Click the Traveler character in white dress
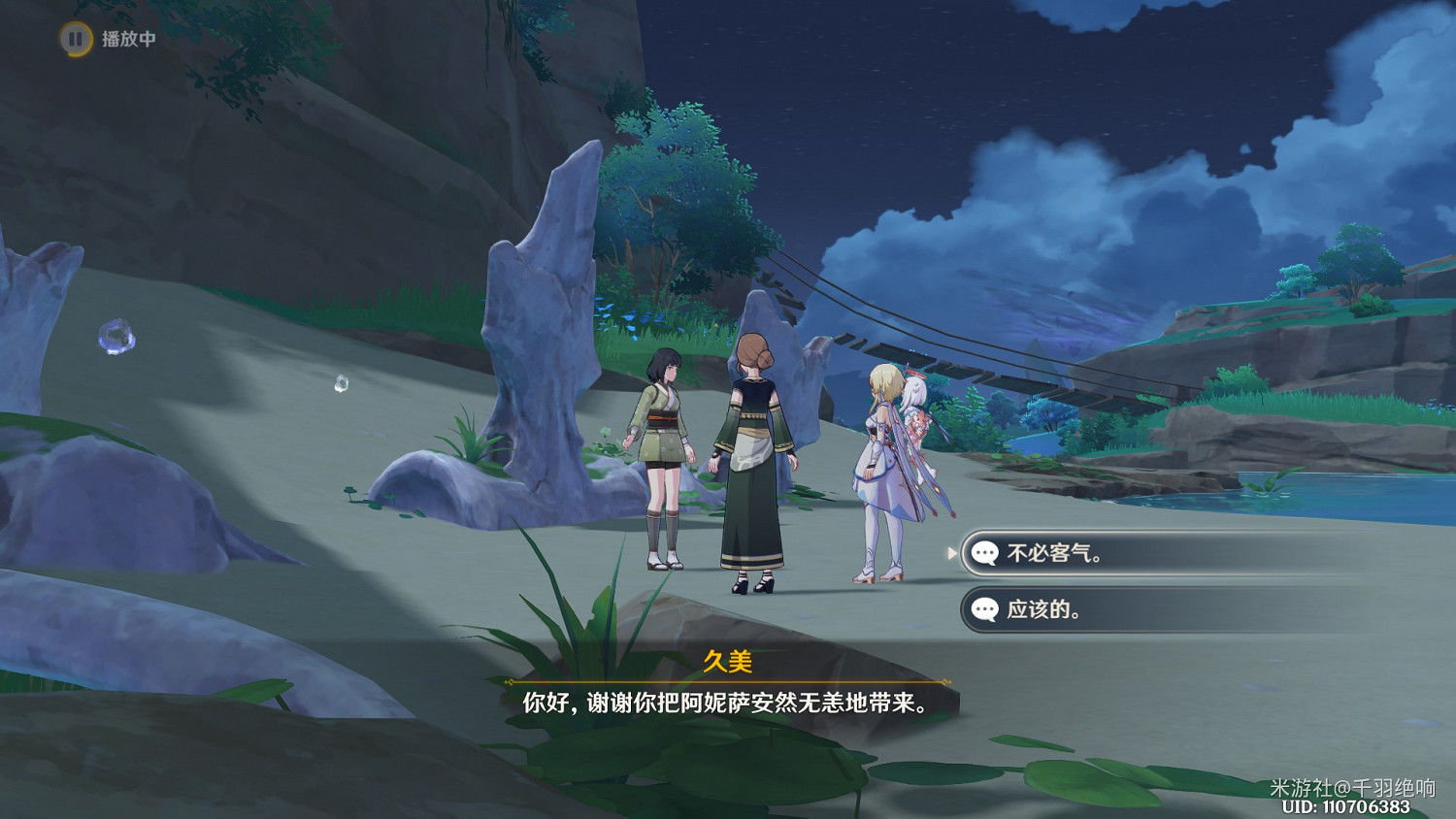 click(x=878, y=466)
